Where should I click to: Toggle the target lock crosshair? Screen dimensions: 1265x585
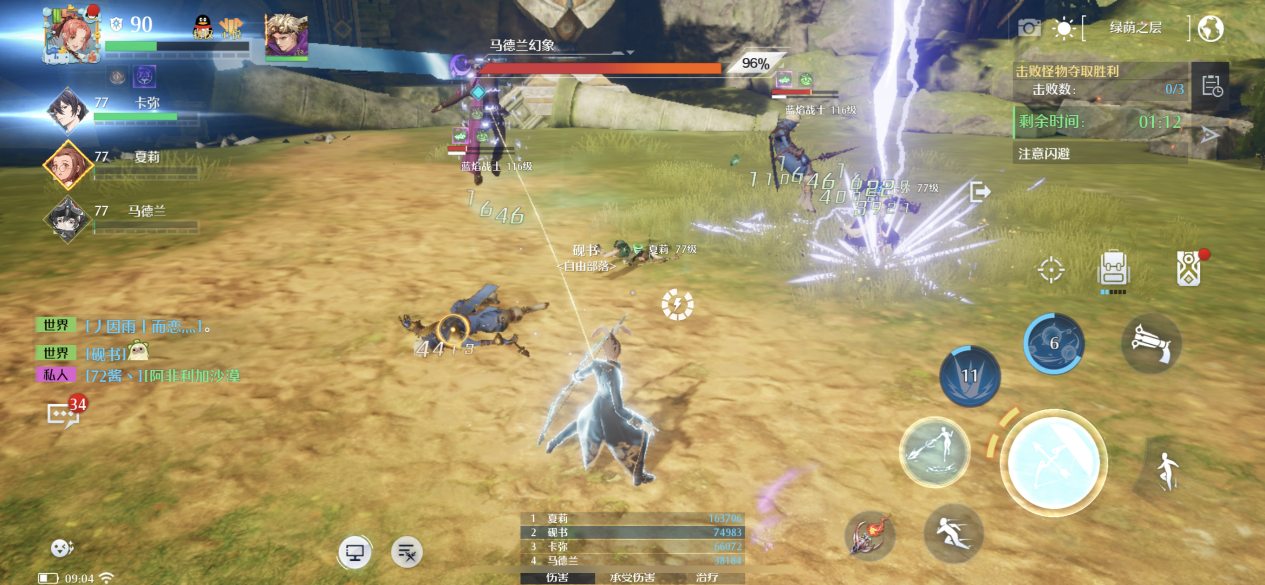click(1050, 269)
